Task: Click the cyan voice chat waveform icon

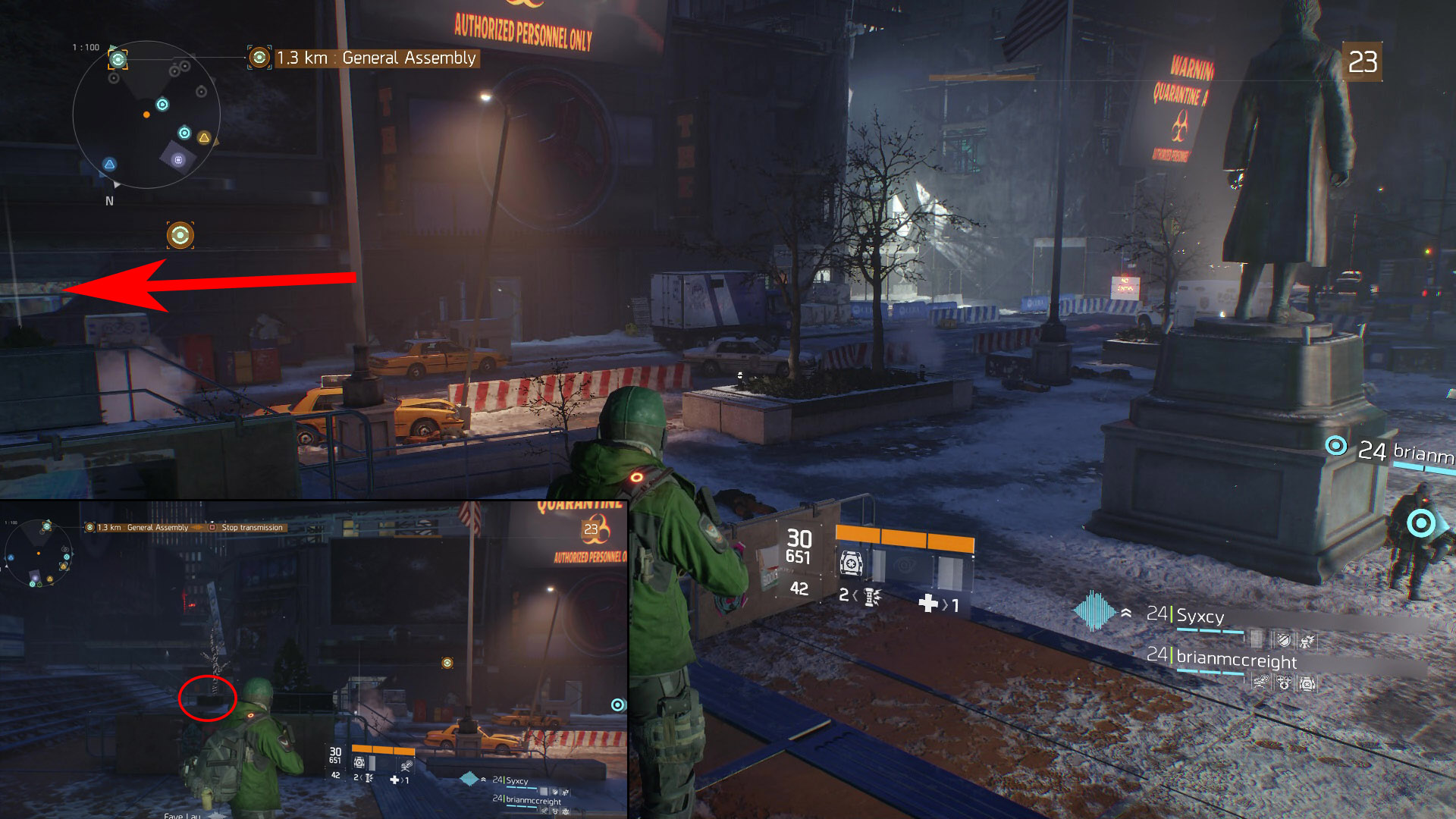Action: [1094, 611]
